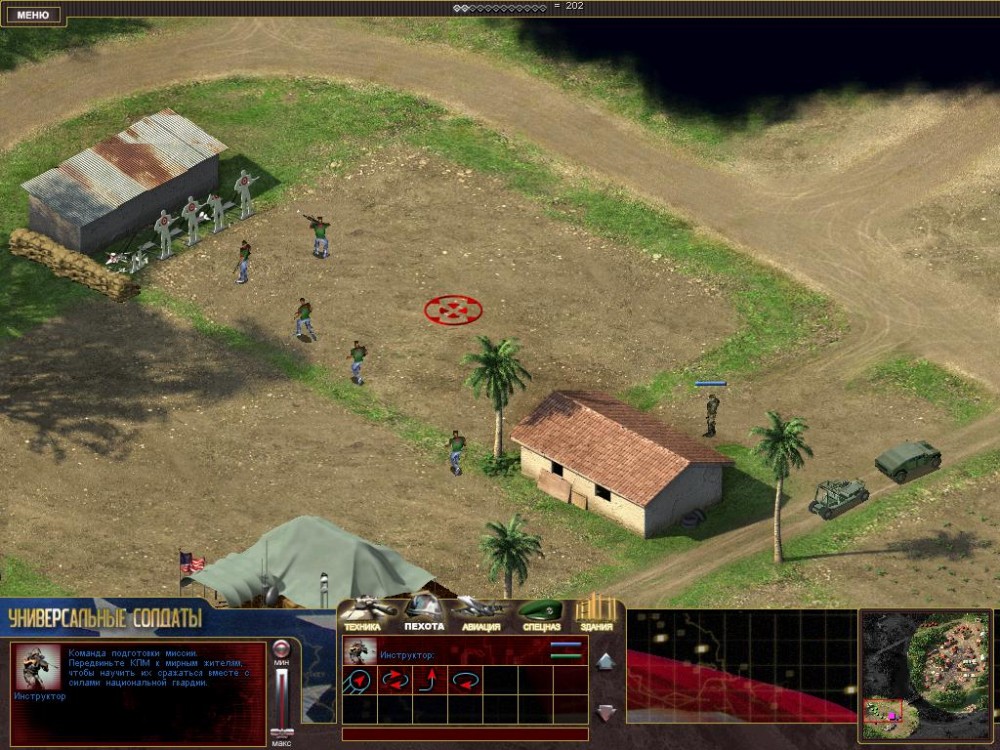Switch to the ТЕХНИКА tab
The height and width of the screenshot is (750, 1000).
[363, 612]
